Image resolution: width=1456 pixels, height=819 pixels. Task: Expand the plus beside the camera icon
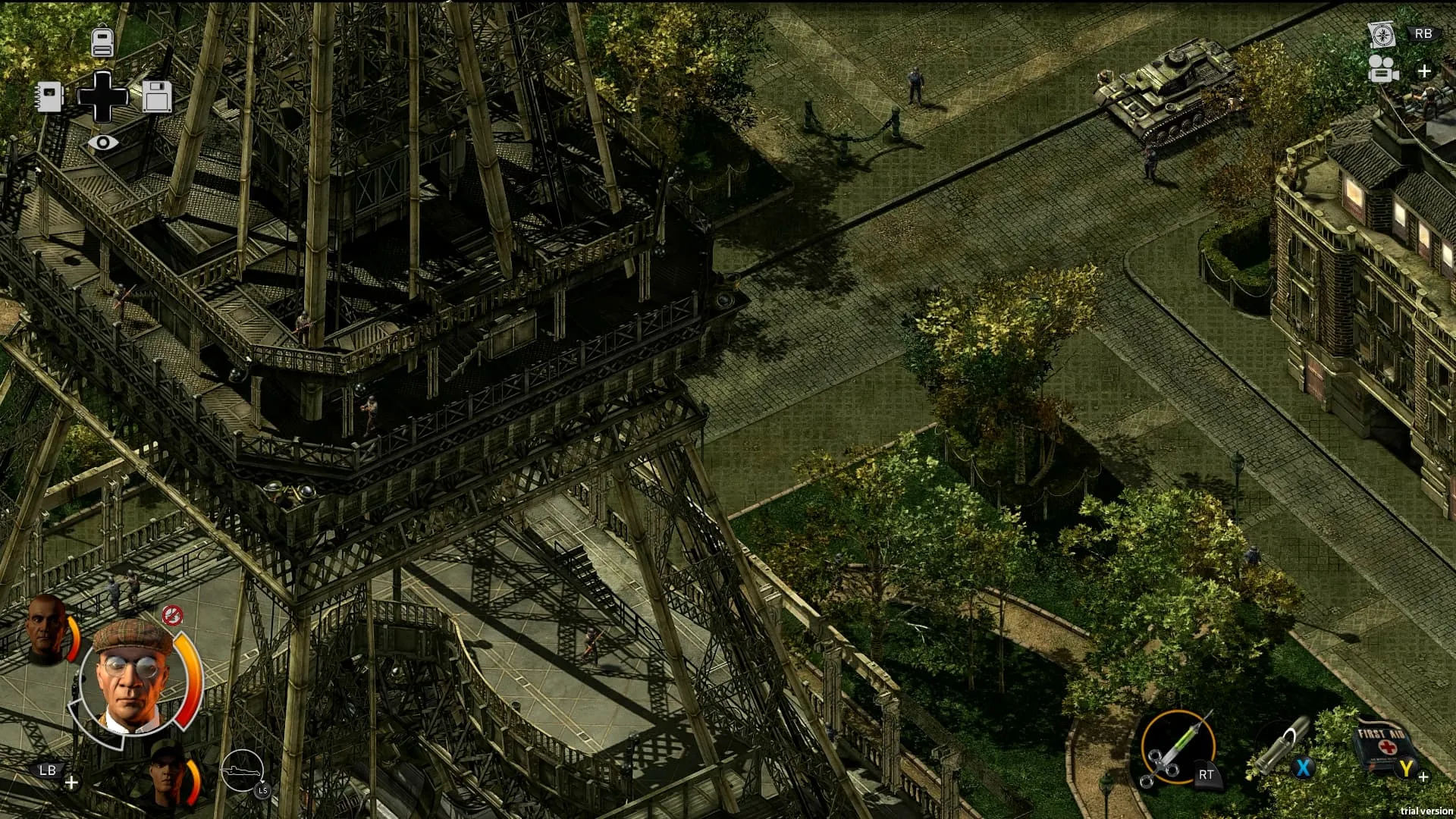[1424, 71]
